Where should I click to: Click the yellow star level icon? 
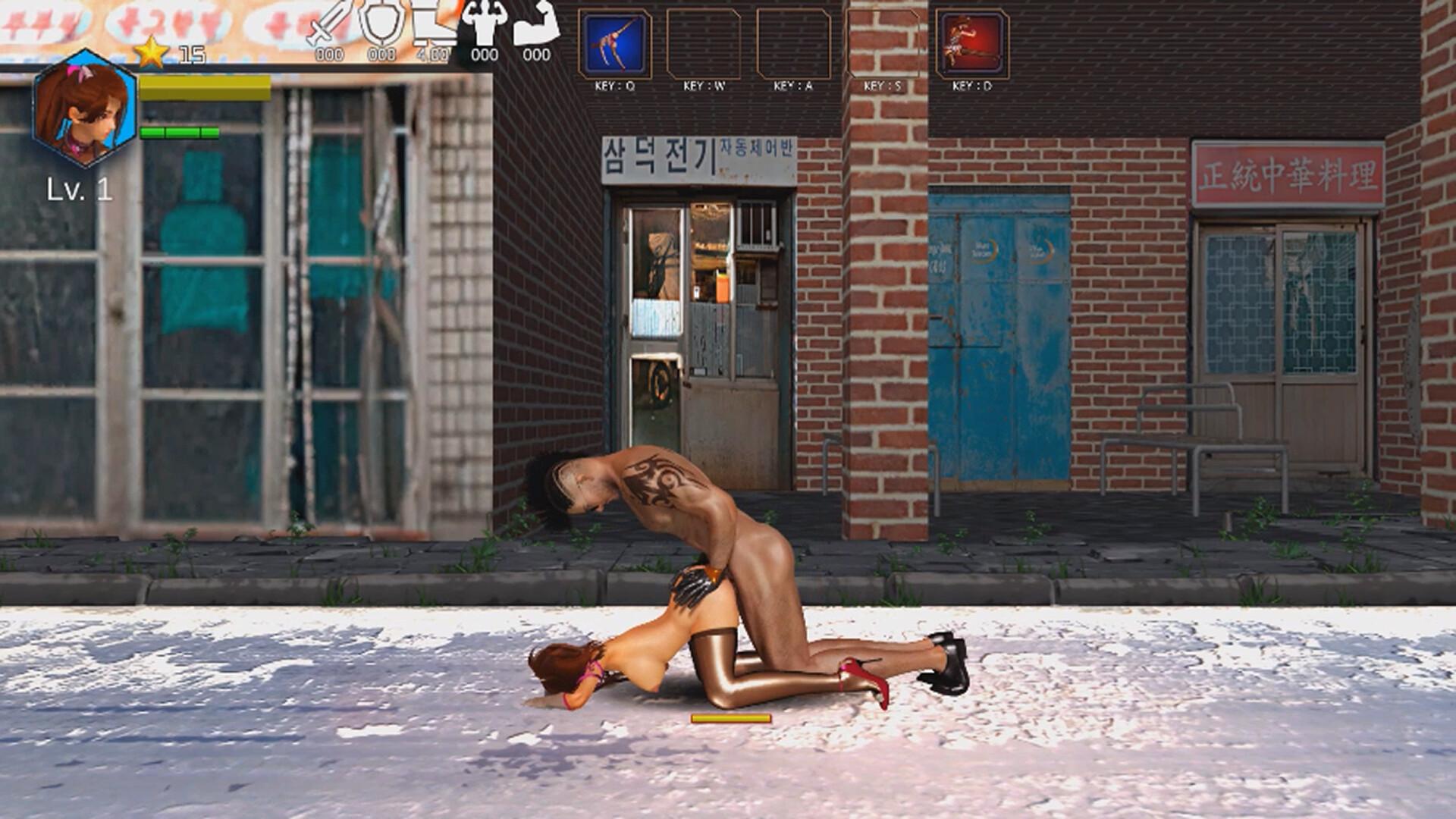(x=151, y=52)
